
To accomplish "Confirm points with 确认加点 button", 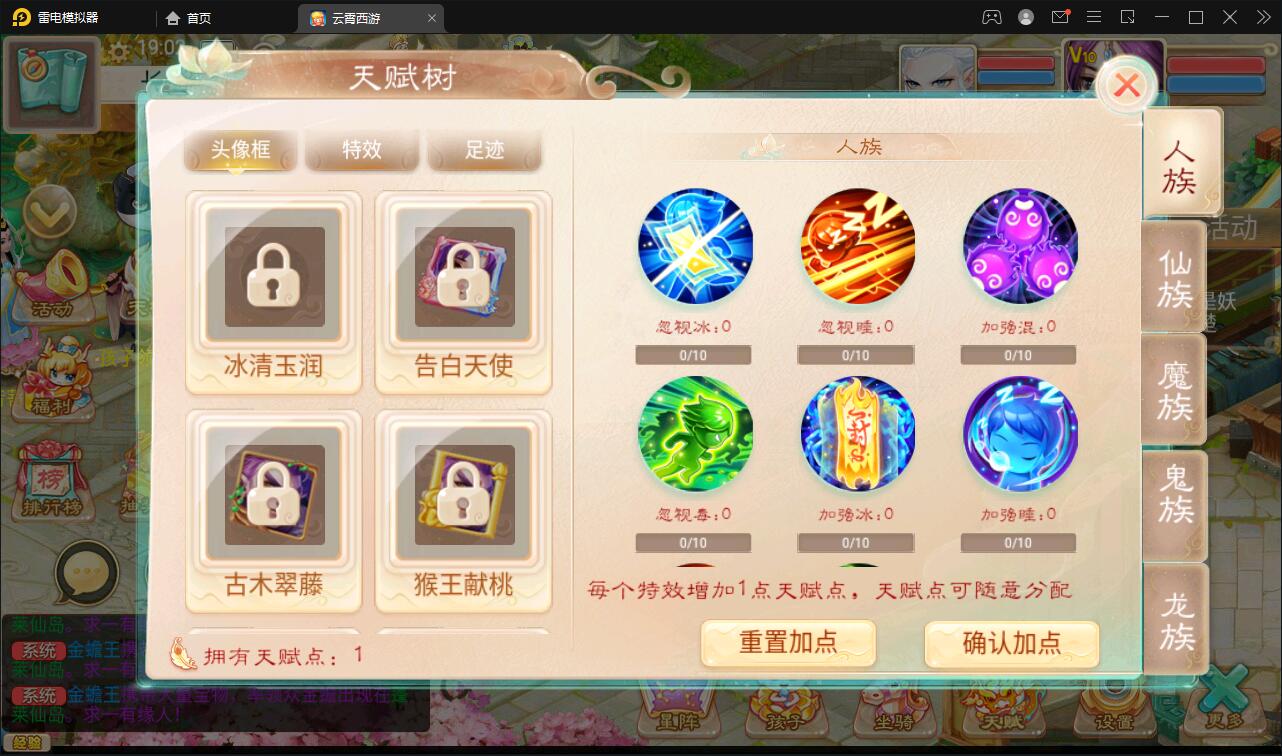I will tap(1013, 643).
